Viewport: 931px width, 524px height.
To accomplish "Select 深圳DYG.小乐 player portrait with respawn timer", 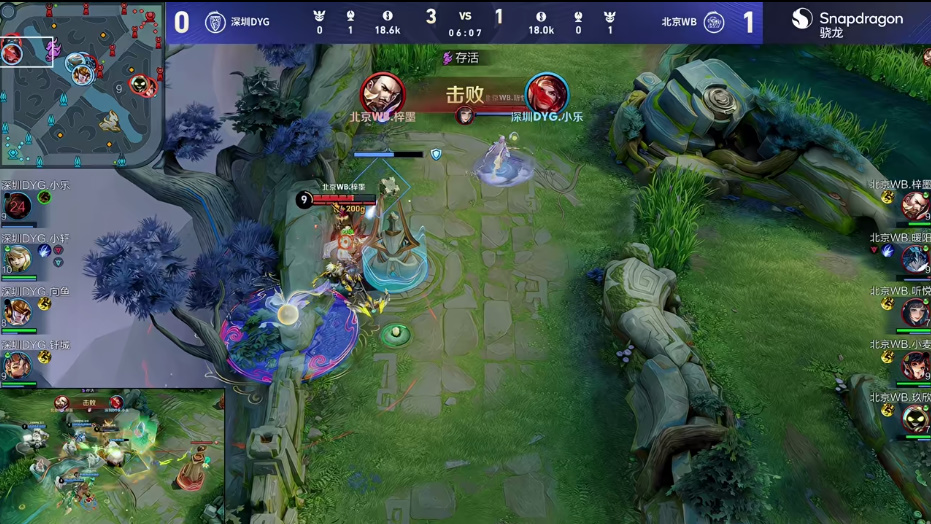I will (16, 207).
